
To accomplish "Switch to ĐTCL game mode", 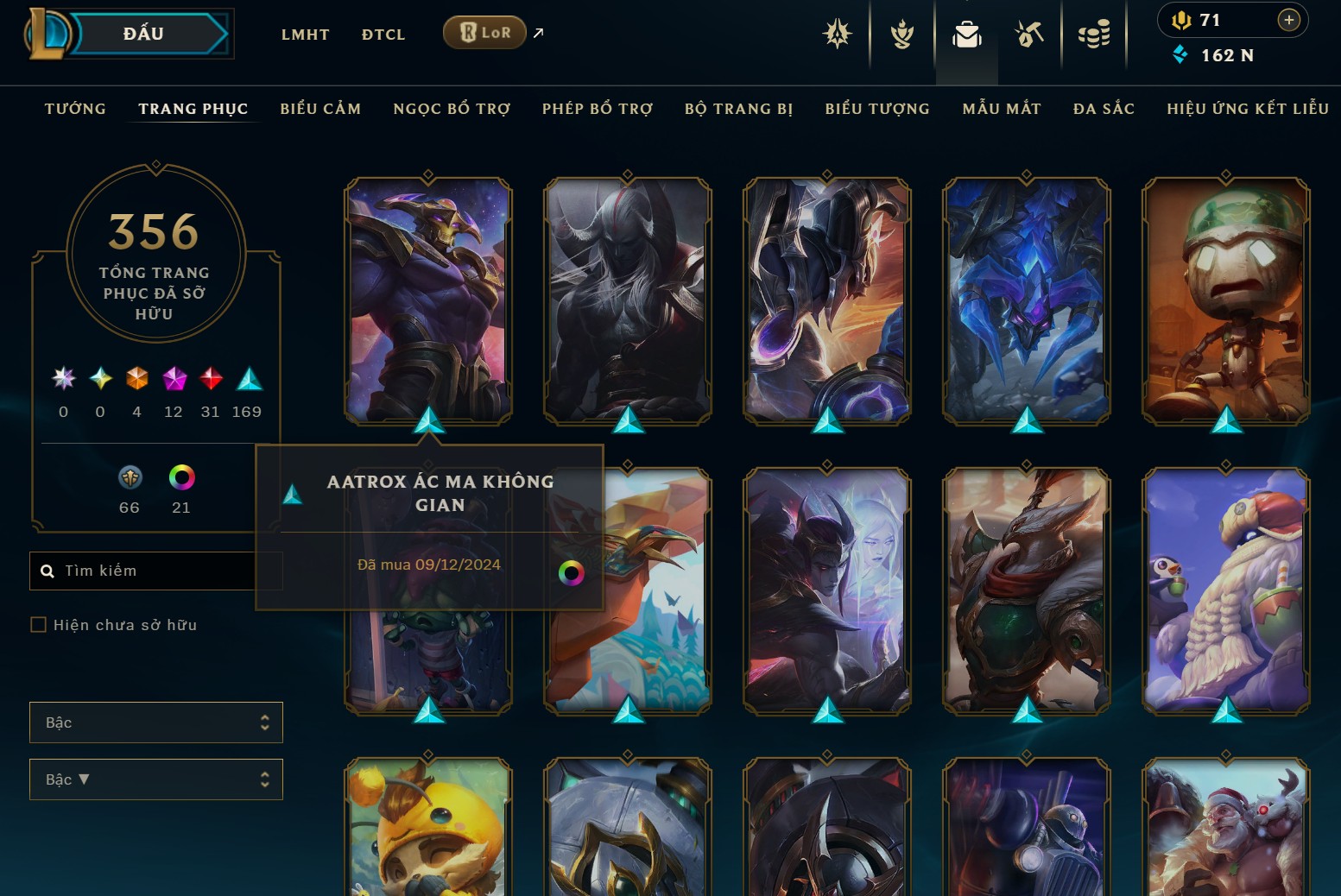I will [383, 35].
